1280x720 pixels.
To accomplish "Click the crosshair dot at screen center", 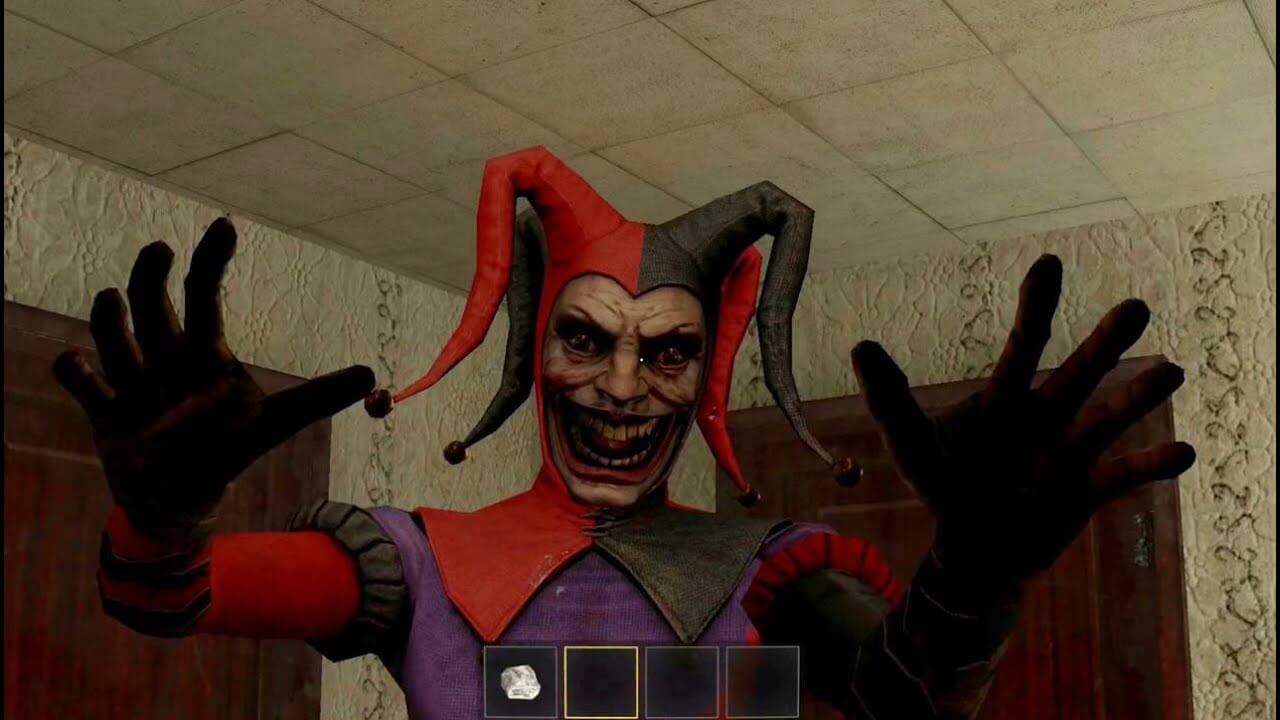I will pyautogui.click(x=640, y=360).
